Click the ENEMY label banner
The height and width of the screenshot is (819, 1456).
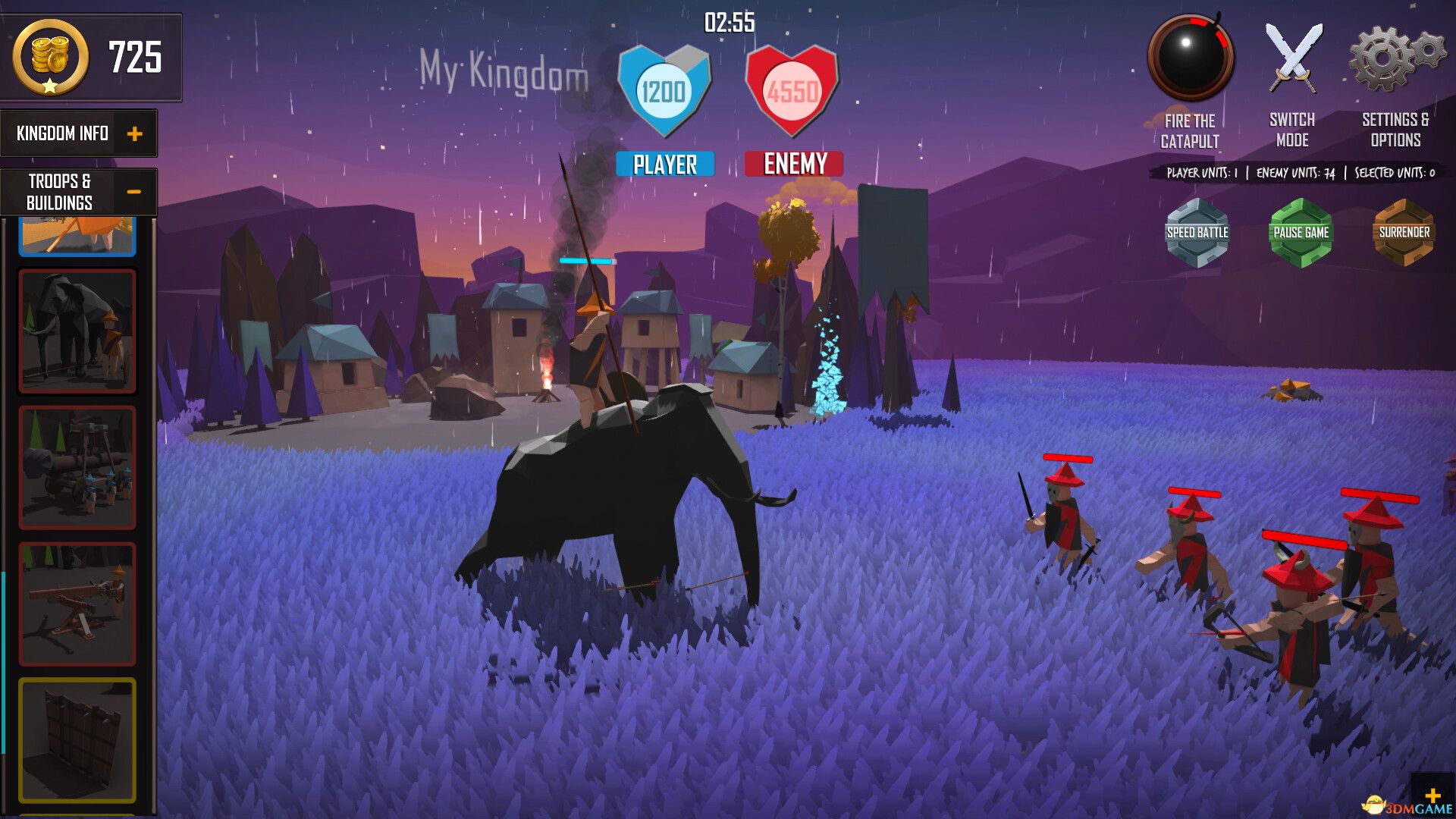click(x=795, y=162)
